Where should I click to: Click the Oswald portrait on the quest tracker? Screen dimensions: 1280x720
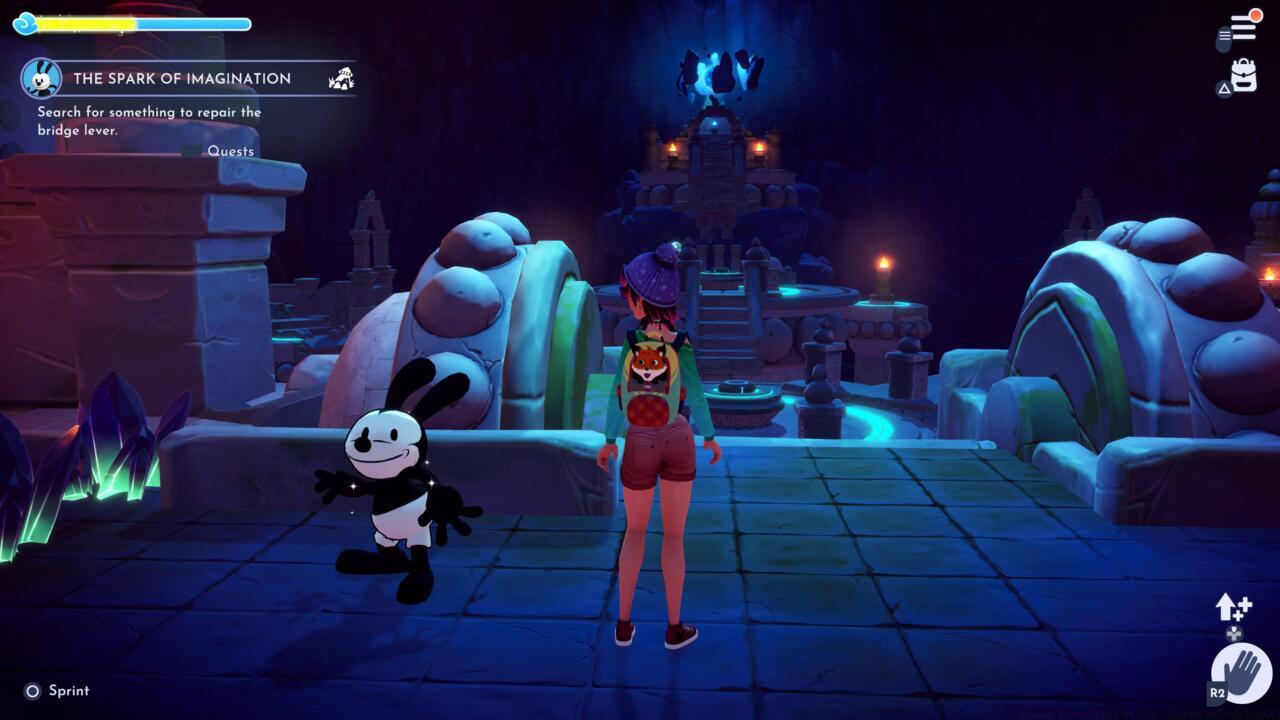coord(42,77)
